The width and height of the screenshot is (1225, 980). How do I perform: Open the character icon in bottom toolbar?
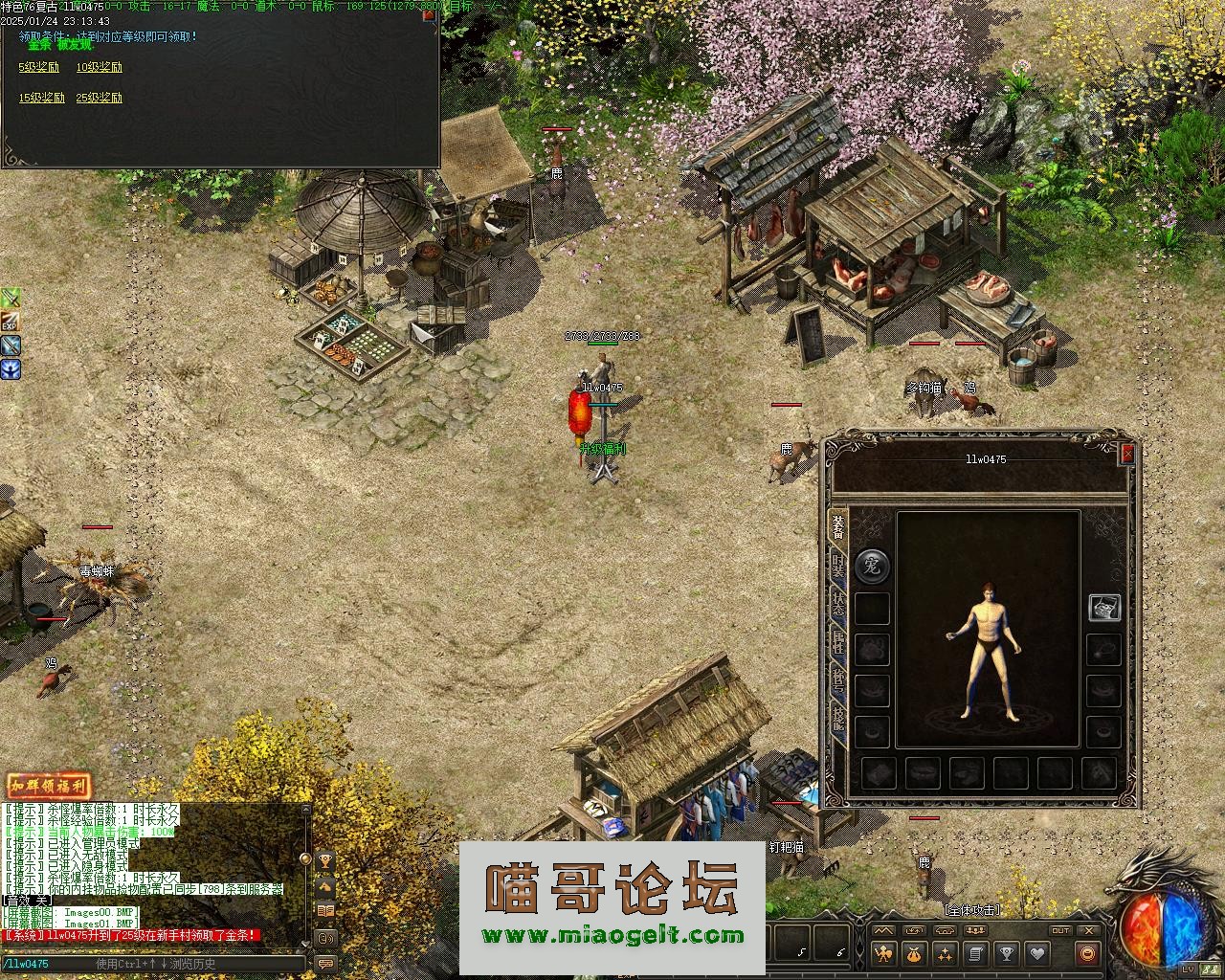click(x=884, y=953)
